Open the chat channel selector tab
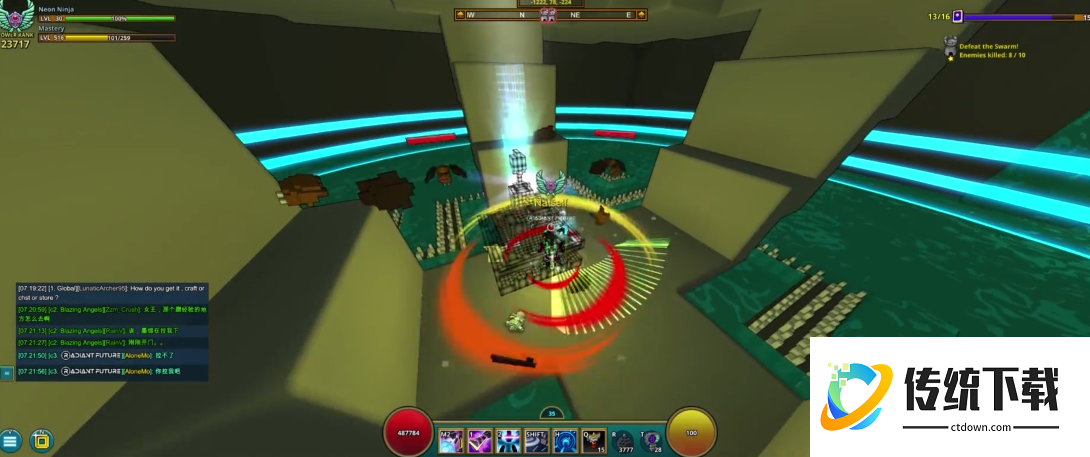This screenshot has height=457, width=1090. click(7, 373)
